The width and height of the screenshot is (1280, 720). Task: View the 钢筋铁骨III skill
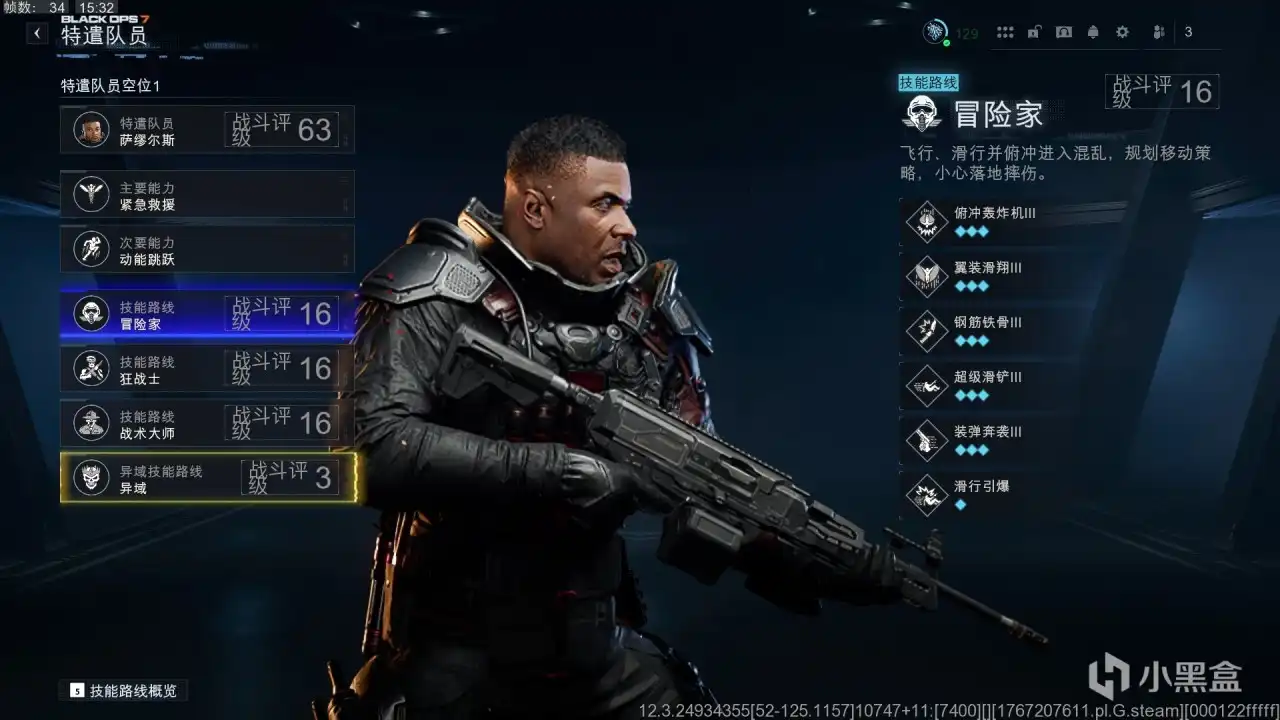(995, 331)
